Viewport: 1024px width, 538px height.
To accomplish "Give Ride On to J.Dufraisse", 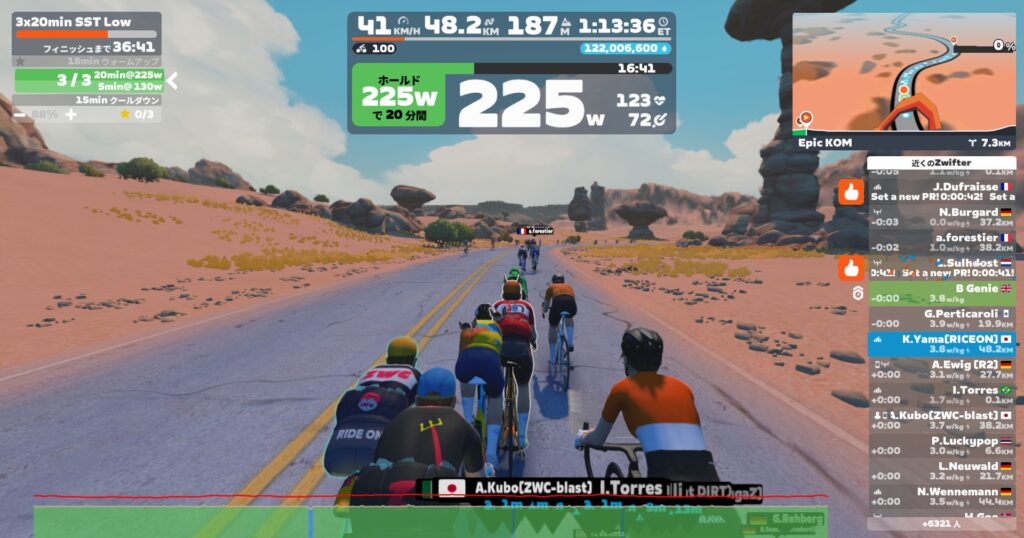I will click(851, 191).
